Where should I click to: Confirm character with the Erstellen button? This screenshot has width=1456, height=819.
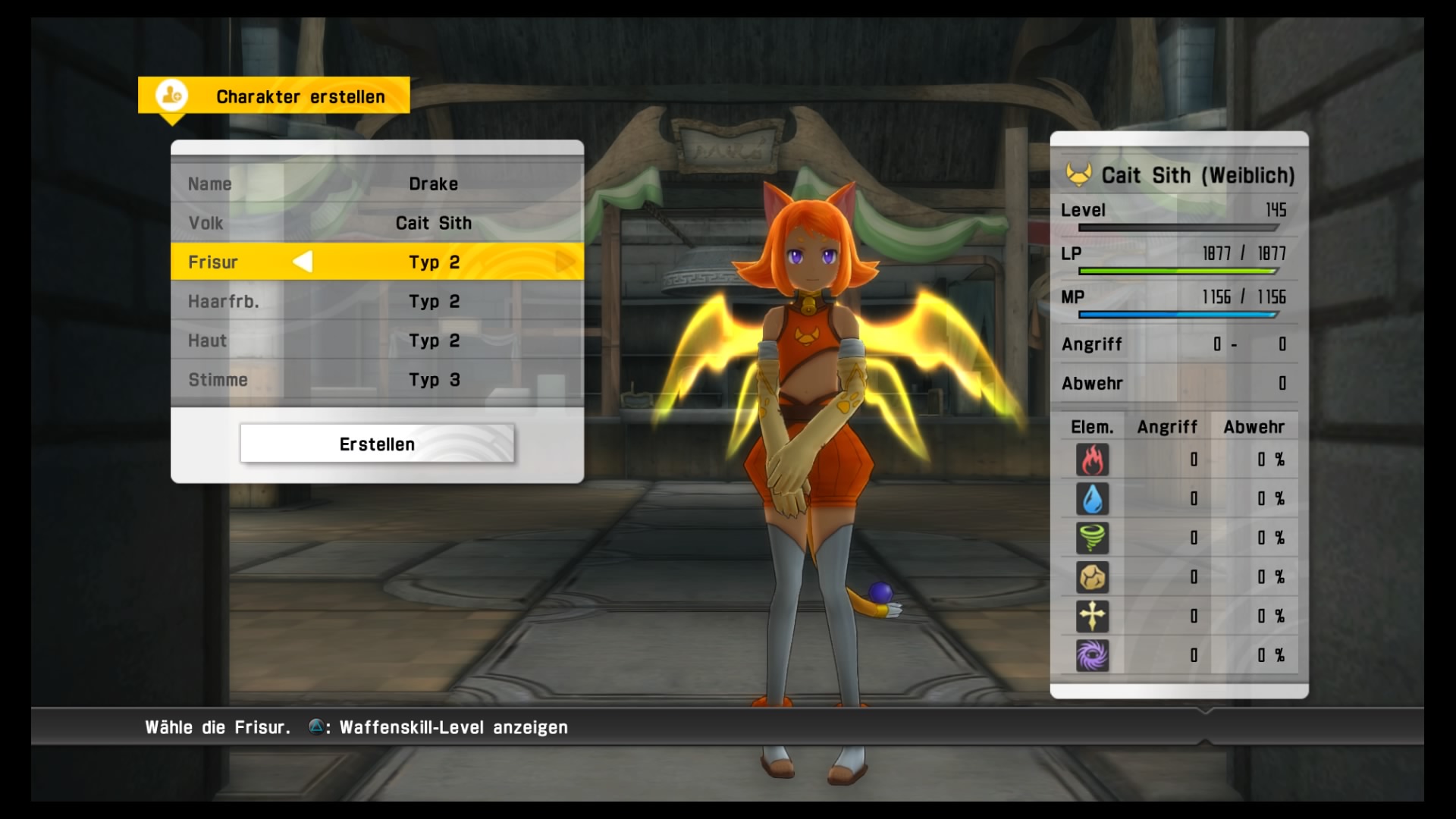(x=377, y=444)
